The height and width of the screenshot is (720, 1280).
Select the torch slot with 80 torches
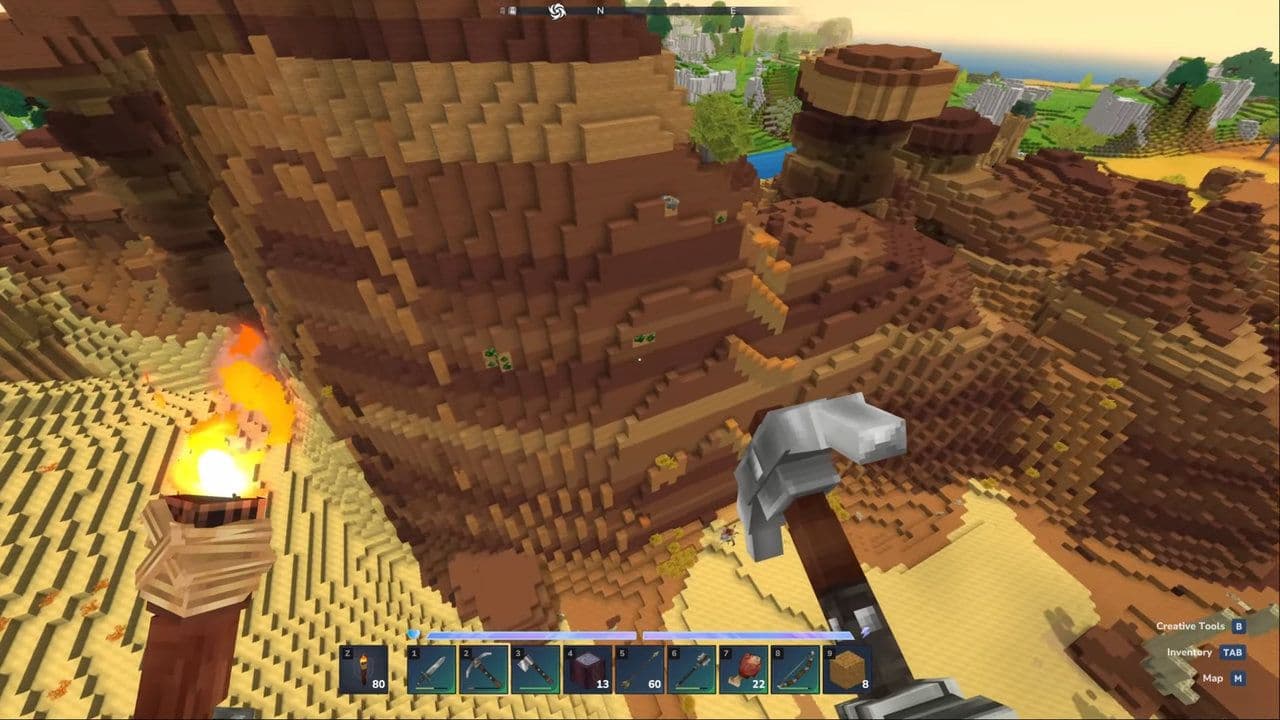pos(364,669)
